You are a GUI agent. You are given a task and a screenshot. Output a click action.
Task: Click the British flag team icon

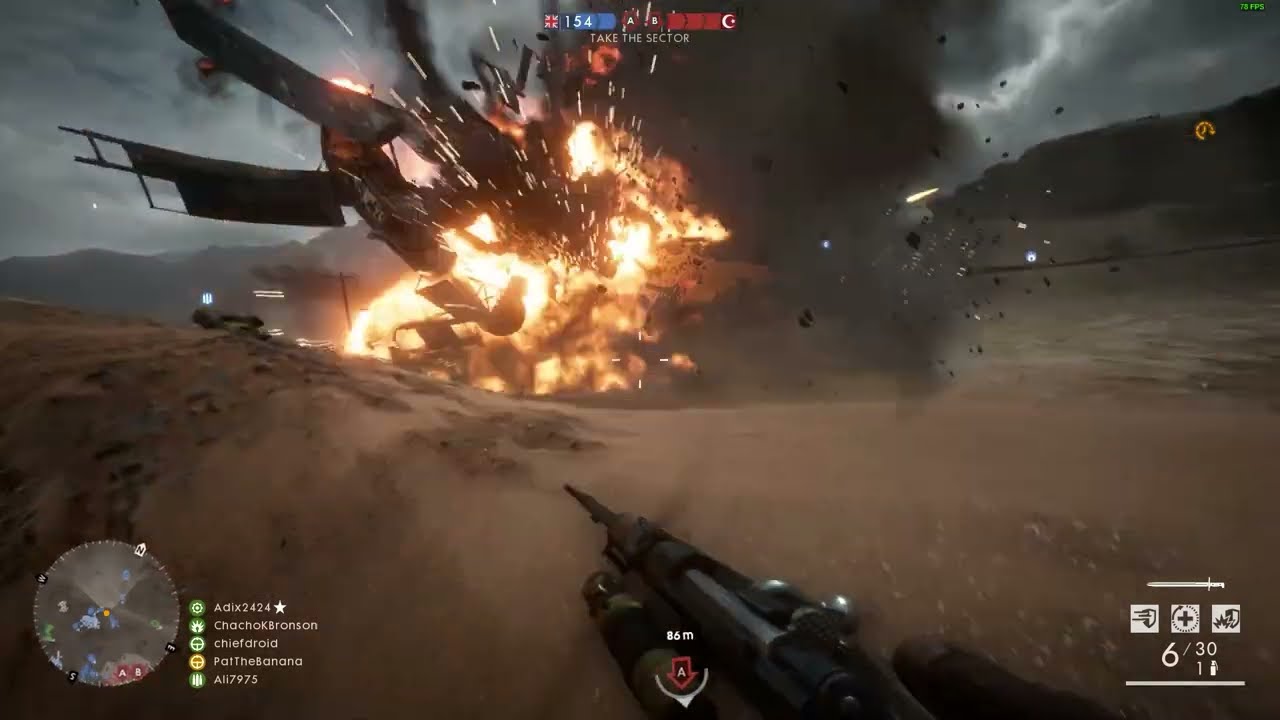point(552,21)
